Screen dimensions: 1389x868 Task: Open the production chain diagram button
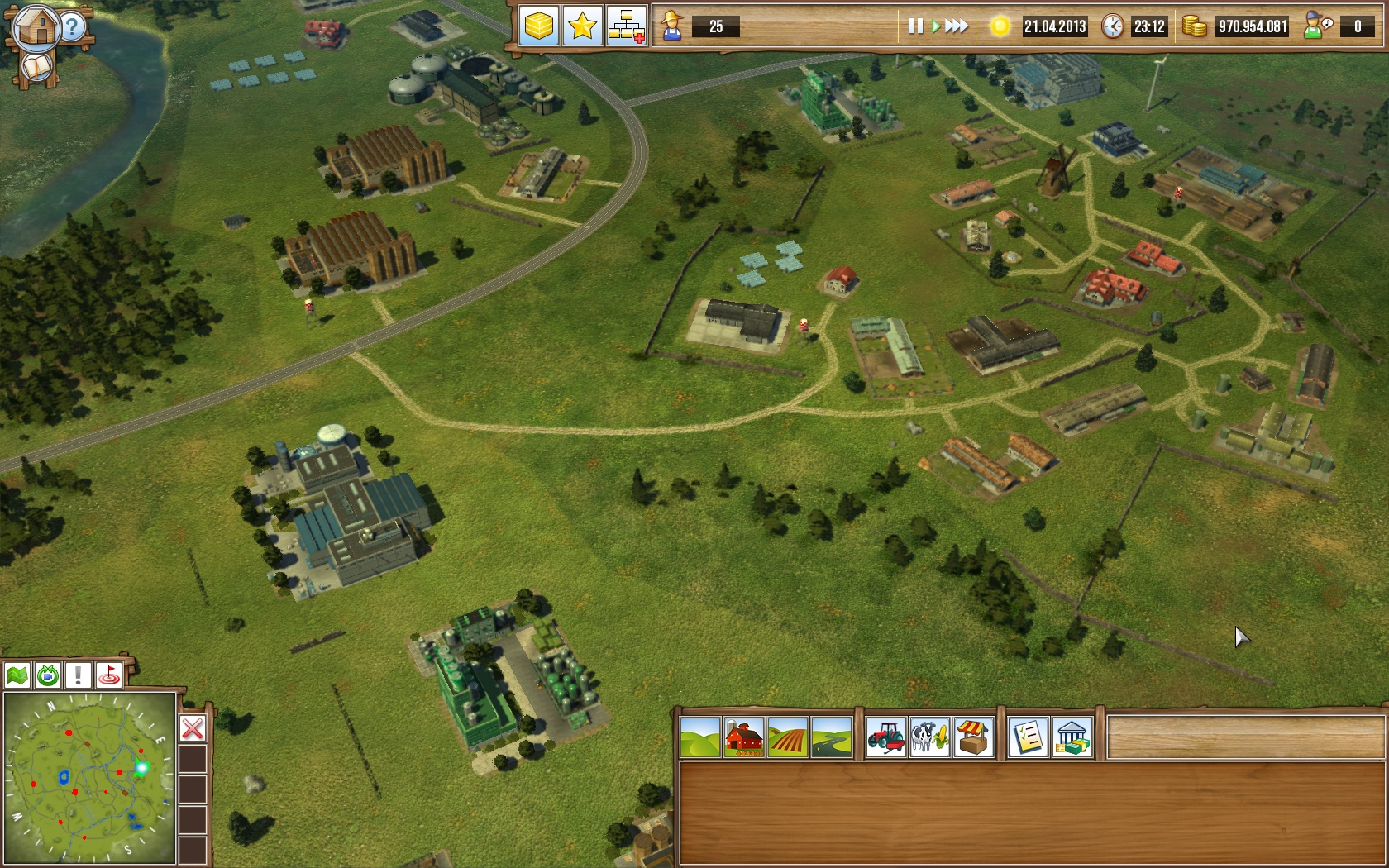(626, 26)
